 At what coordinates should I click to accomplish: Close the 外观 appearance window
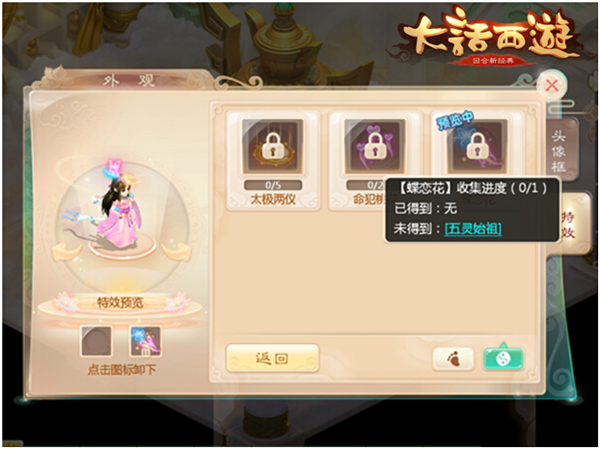point(551,85)
